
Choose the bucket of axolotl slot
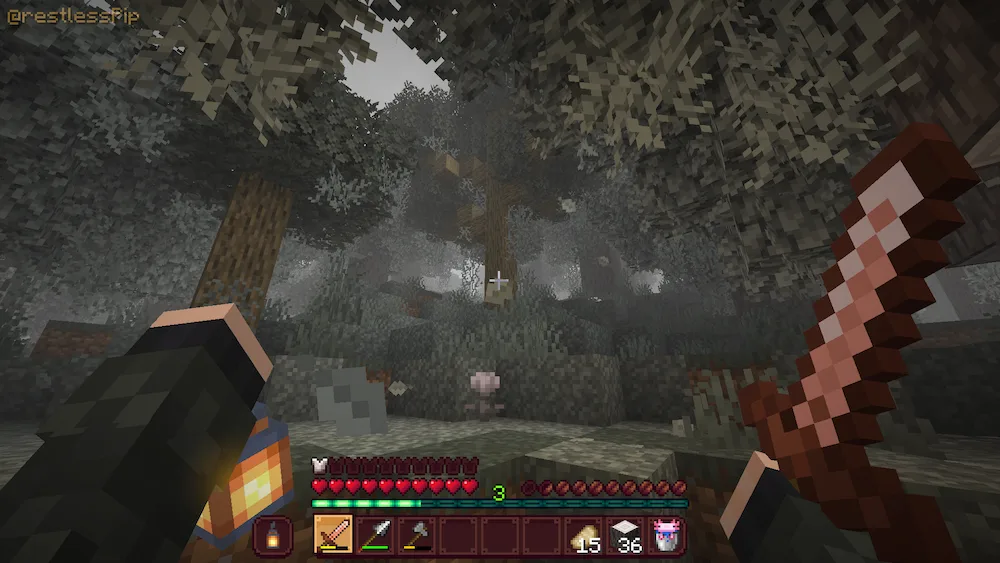tap(666, 535)
